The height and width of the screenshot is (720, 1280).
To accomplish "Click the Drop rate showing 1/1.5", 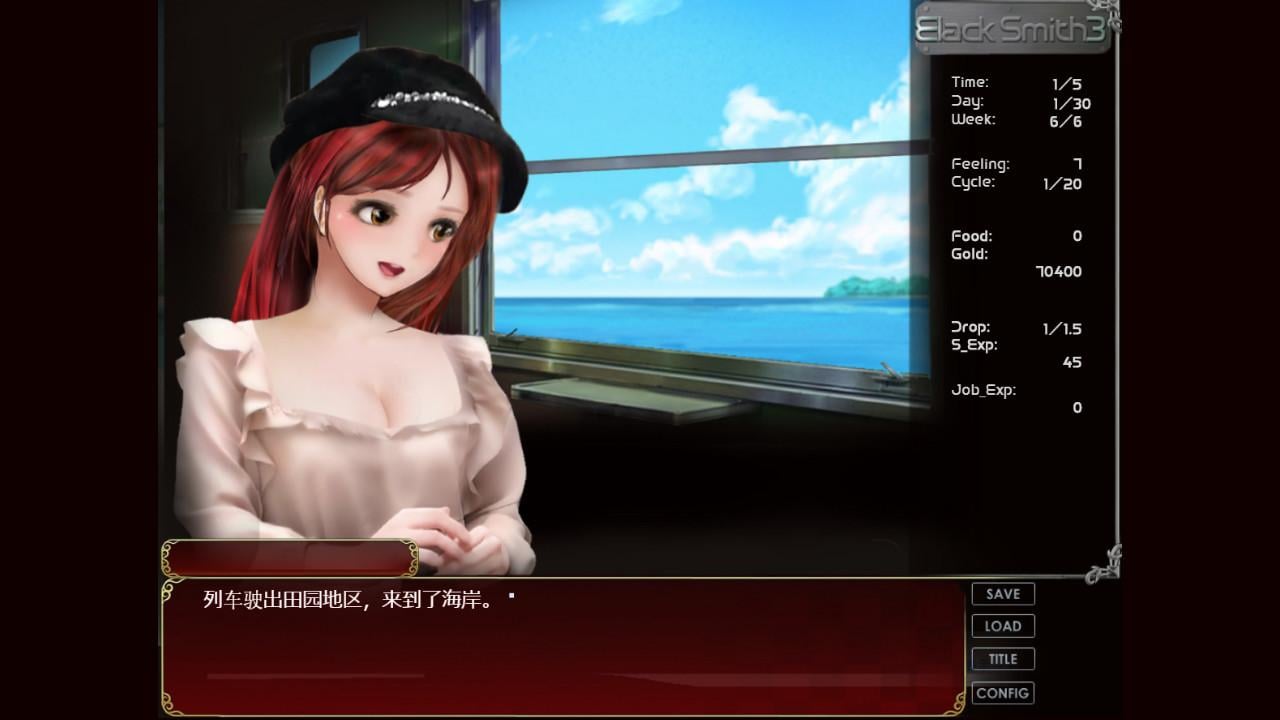I will coord(1060,328).
